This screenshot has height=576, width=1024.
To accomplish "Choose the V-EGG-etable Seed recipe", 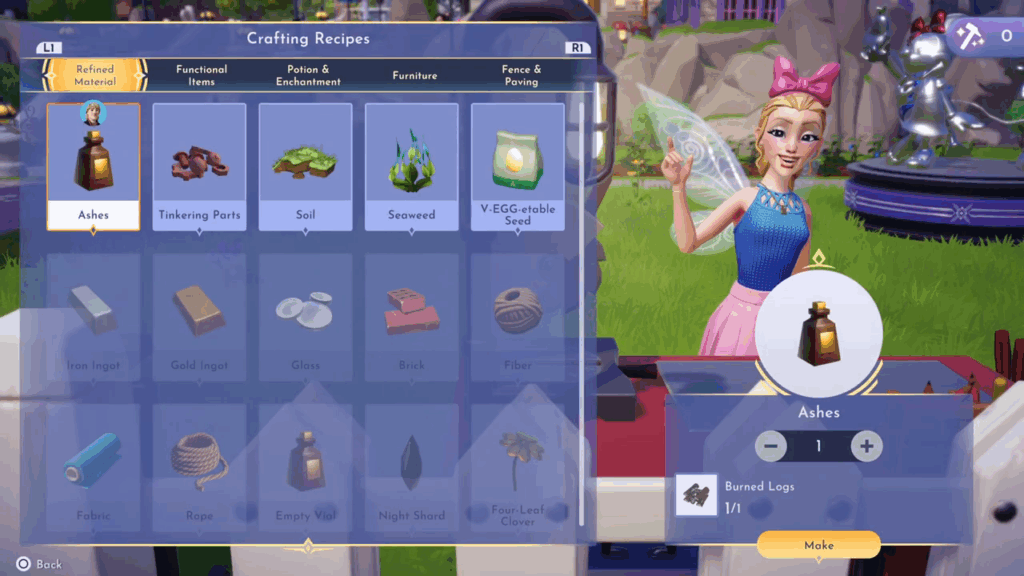I will [517, 166].
